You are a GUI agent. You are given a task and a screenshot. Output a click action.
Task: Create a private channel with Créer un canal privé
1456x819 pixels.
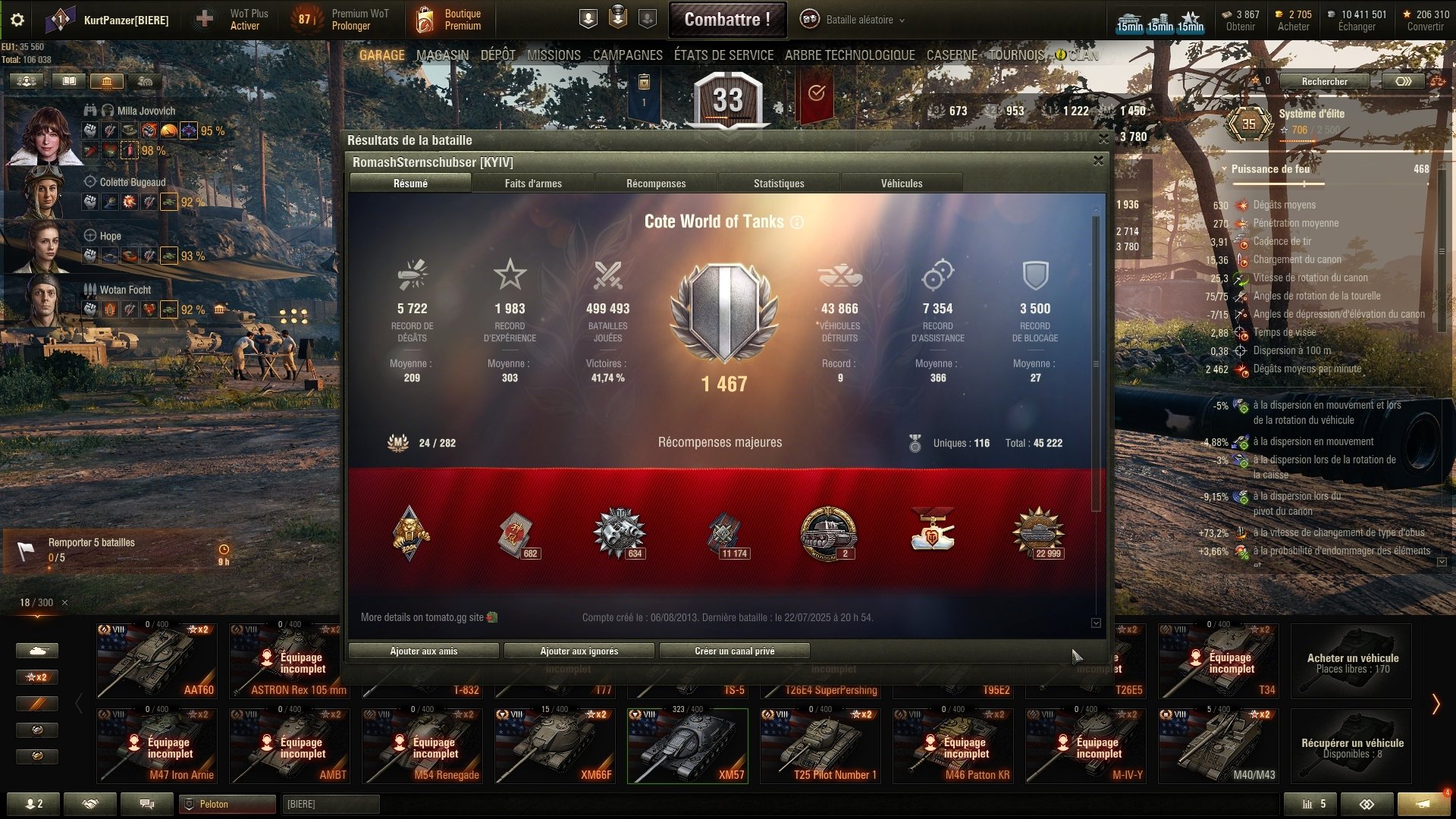pyautogui.click(x=734, y=651)
